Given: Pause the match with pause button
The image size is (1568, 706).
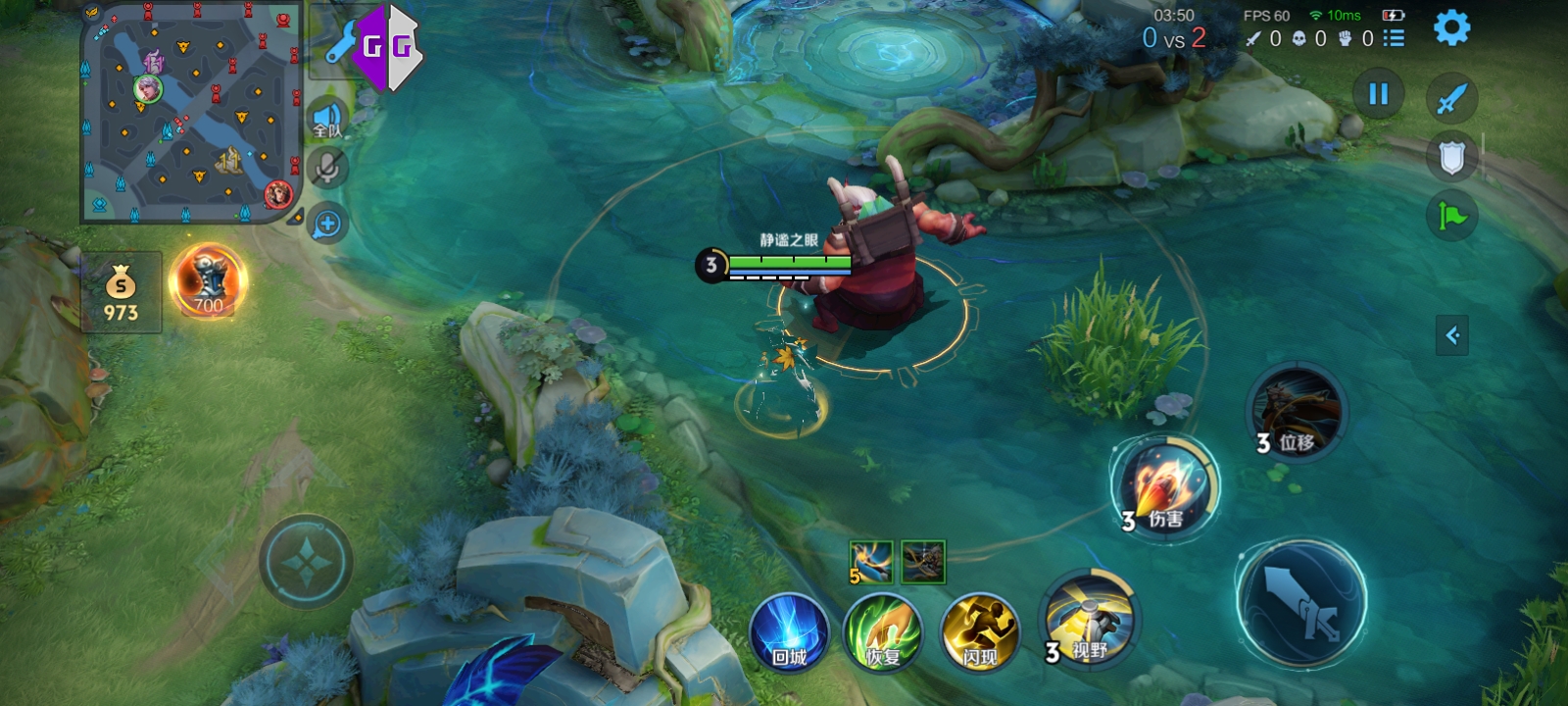Looking at the screenshot, I should (1378, 94).
